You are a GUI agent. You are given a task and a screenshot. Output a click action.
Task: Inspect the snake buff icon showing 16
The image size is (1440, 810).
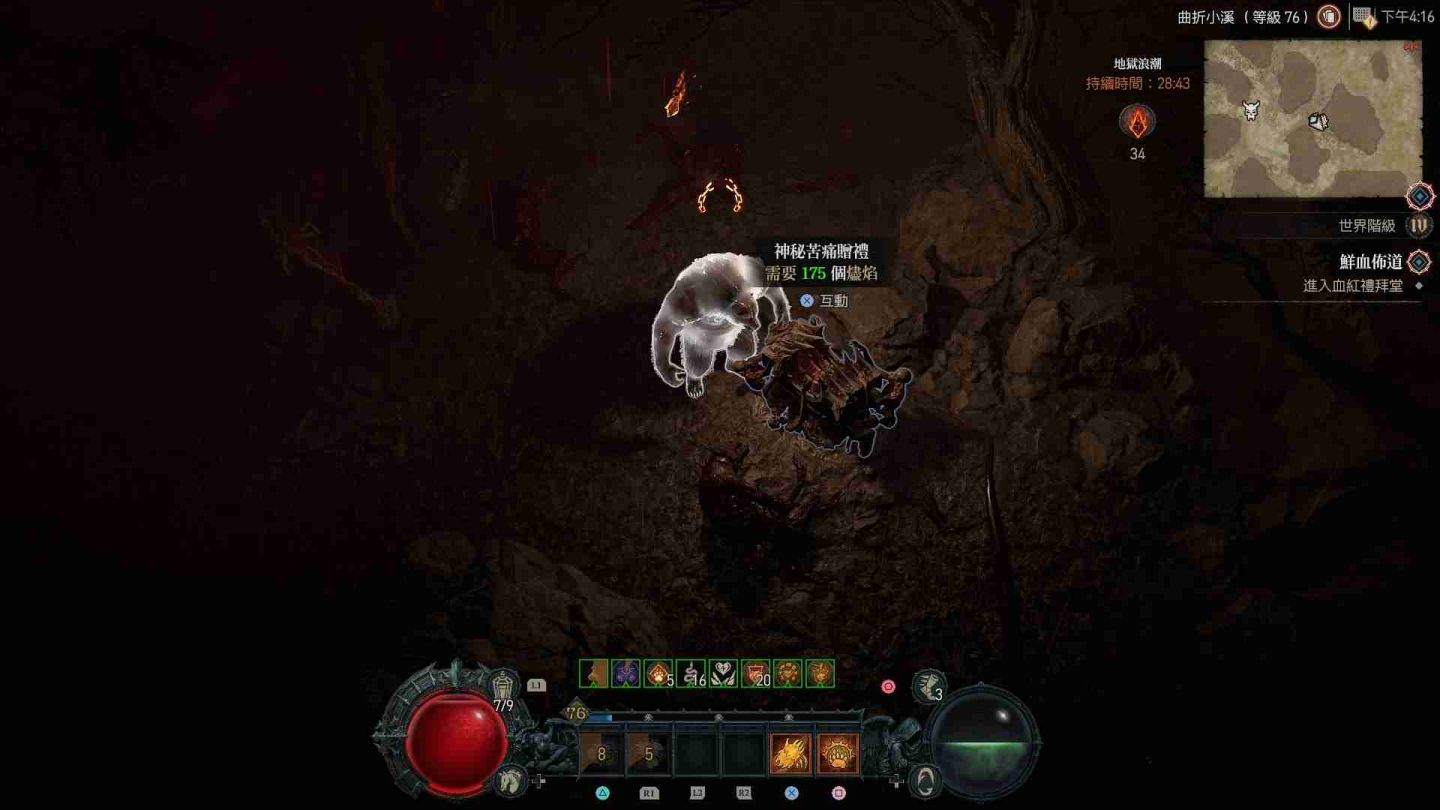[691, 674]
